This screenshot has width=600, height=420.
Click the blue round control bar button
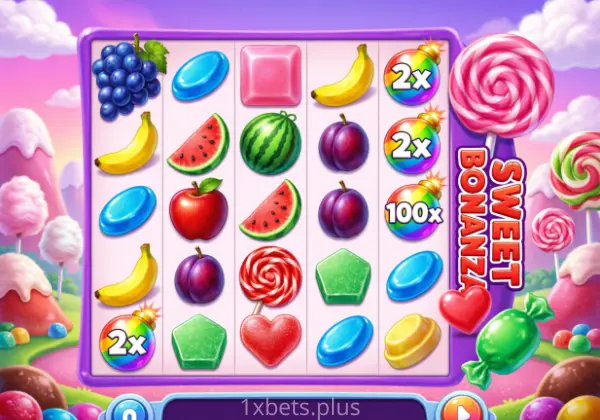[127, 411]
